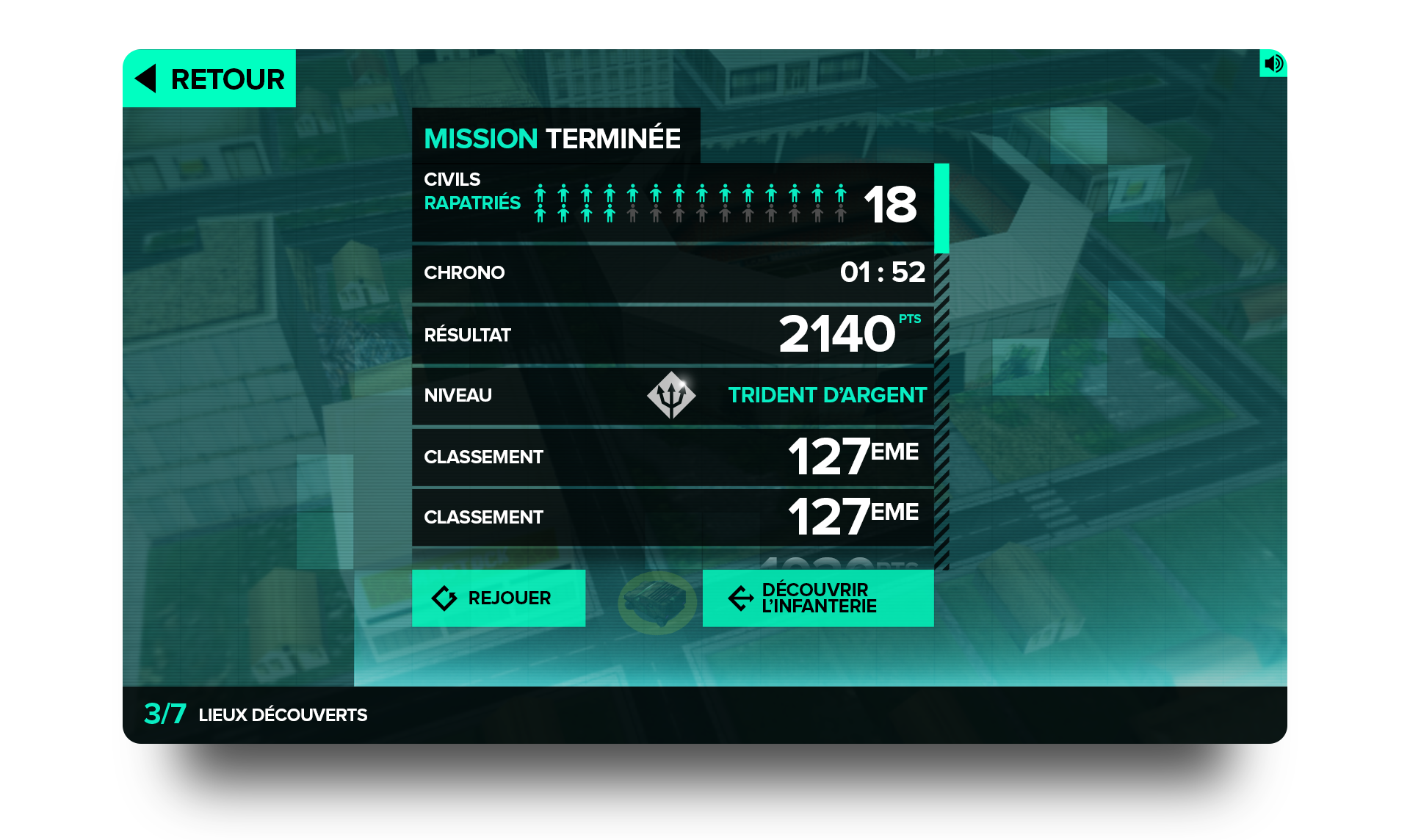The image size is (1410, 840).
Task: Toggle the sound speaker icon
Action: (1273, 63)
